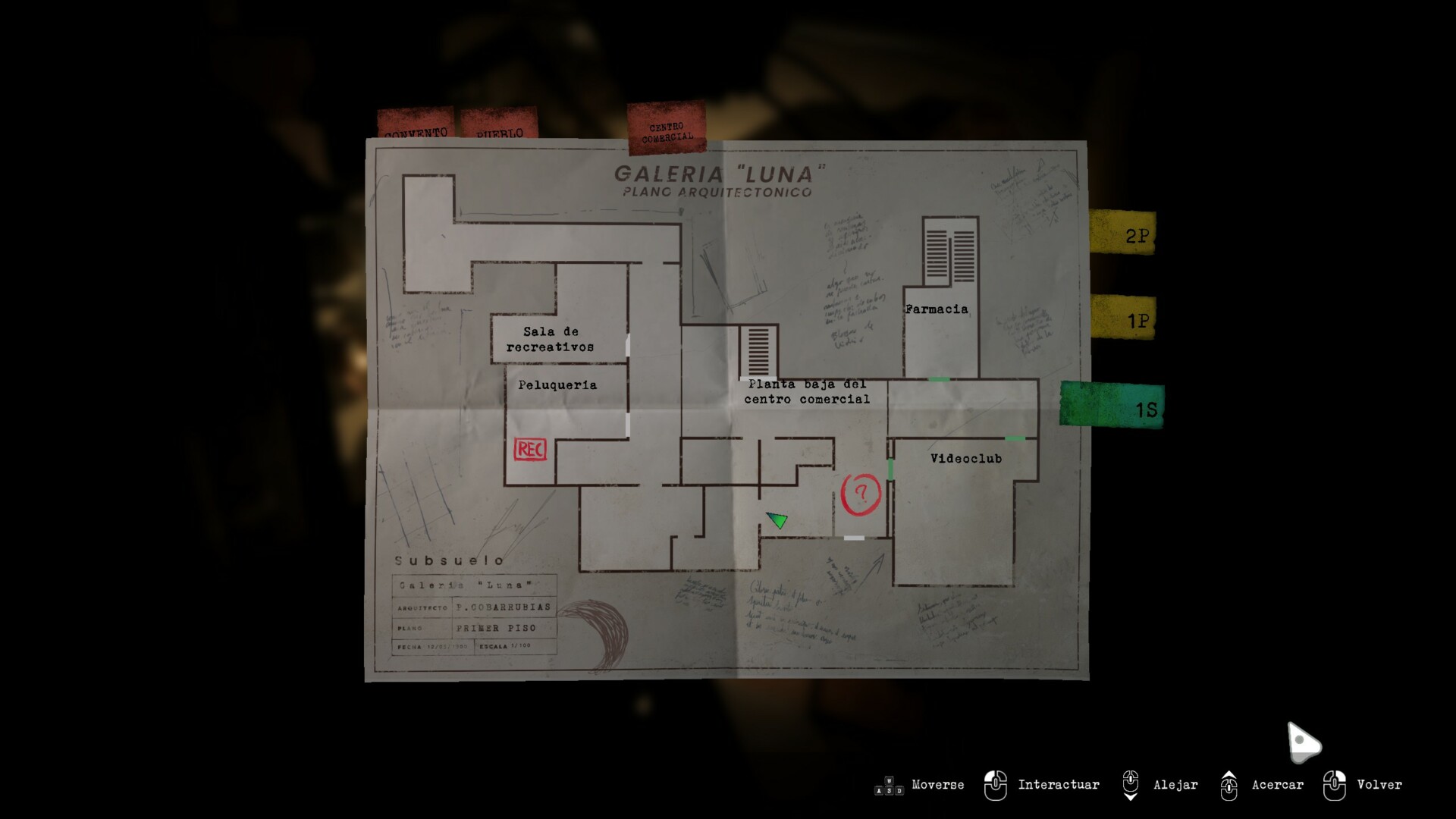
Task: Click the red REC marker on the map
Action: [530, 450]
